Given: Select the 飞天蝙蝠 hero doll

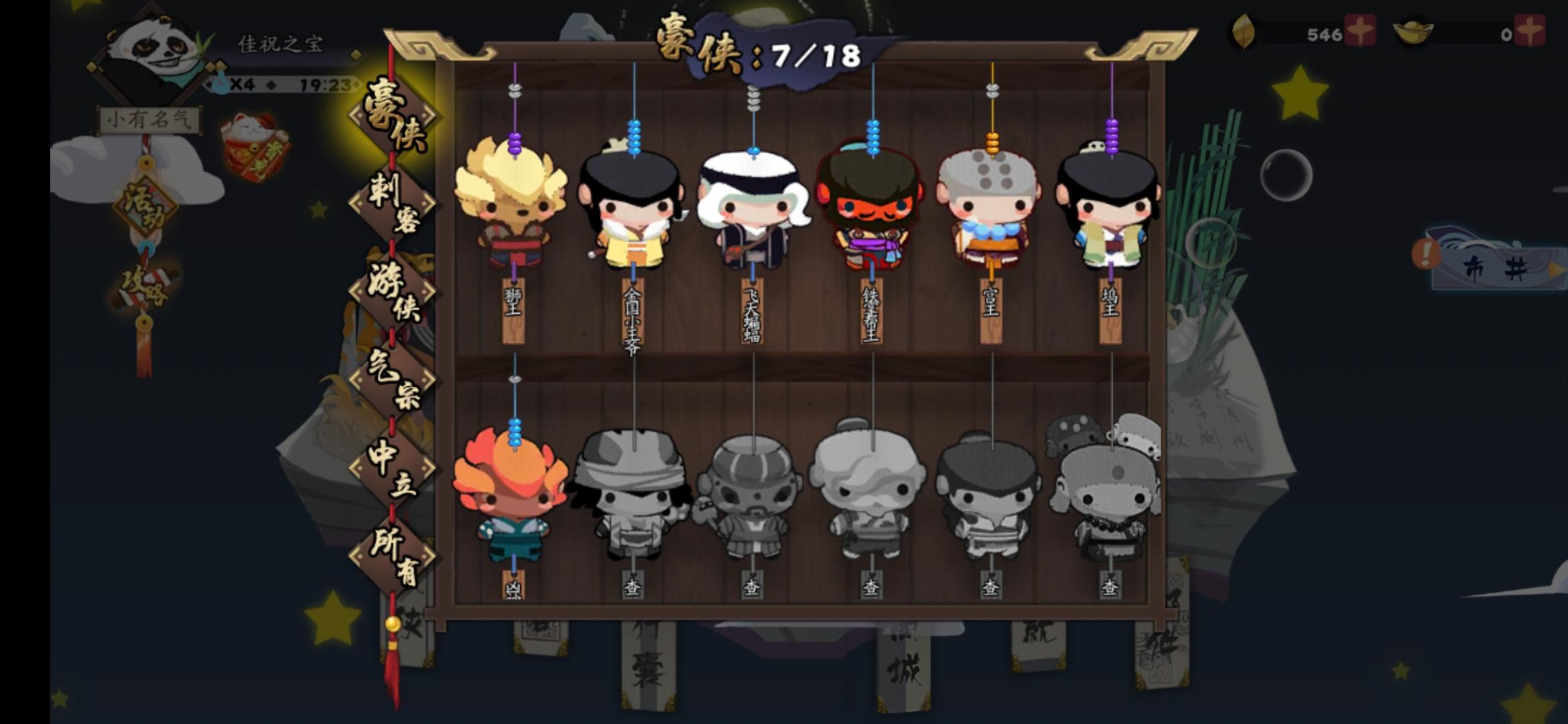Looking at the screenshot, I should [x=754, y=208].
